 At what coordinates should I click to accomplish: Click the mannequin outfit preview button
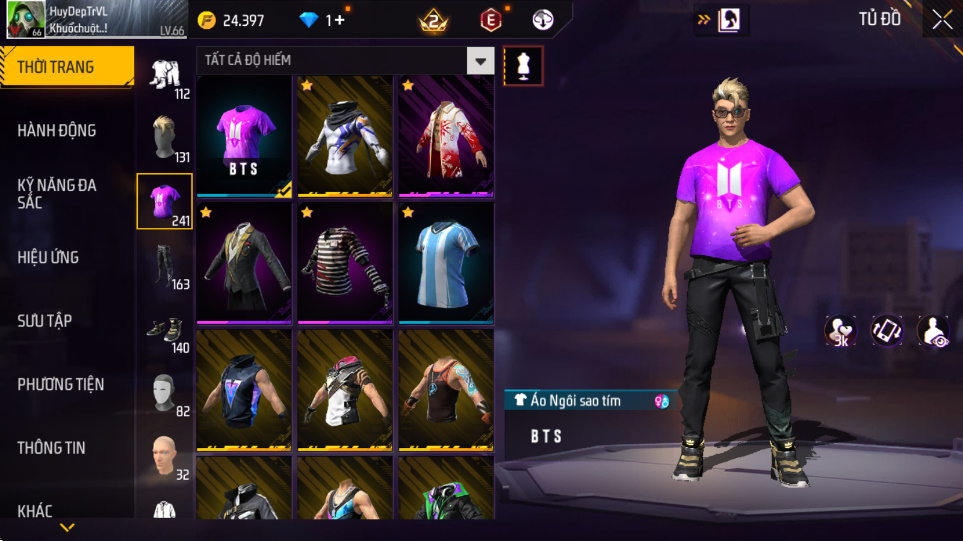tap(524, 66)
